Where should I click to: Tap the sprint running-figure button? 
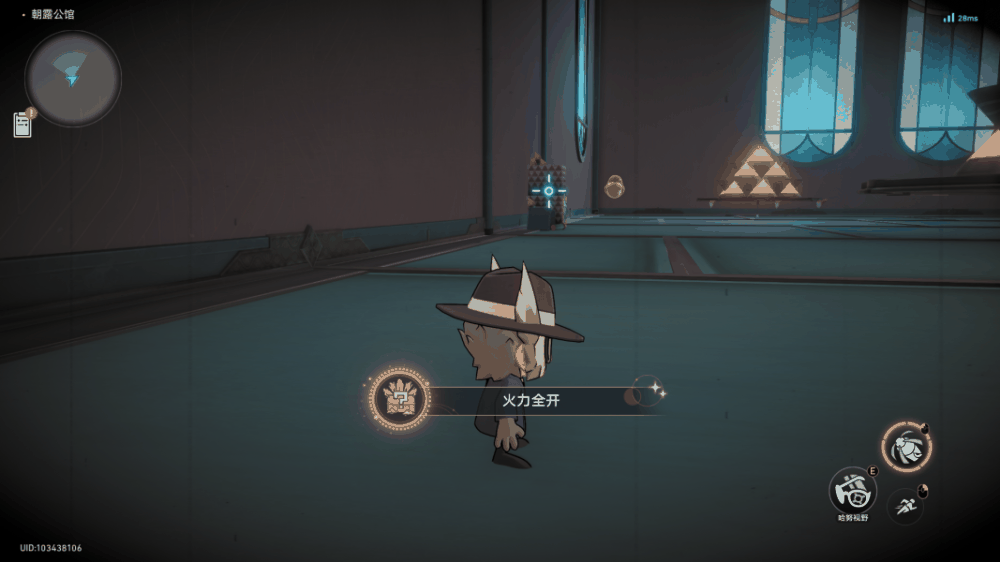pos(906,505)
